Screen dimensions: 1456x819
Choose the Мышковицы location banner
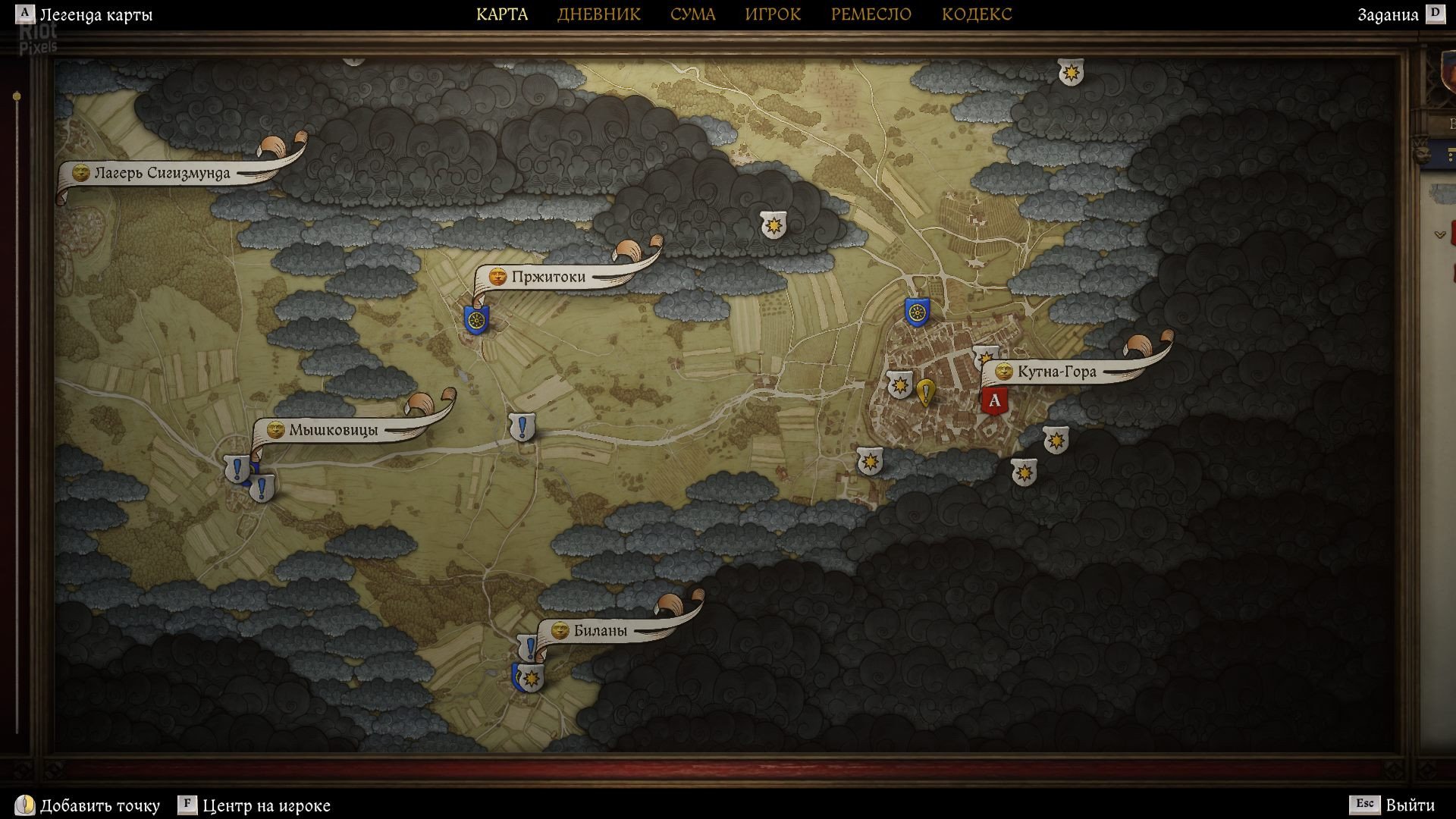[x=332, y=430]
